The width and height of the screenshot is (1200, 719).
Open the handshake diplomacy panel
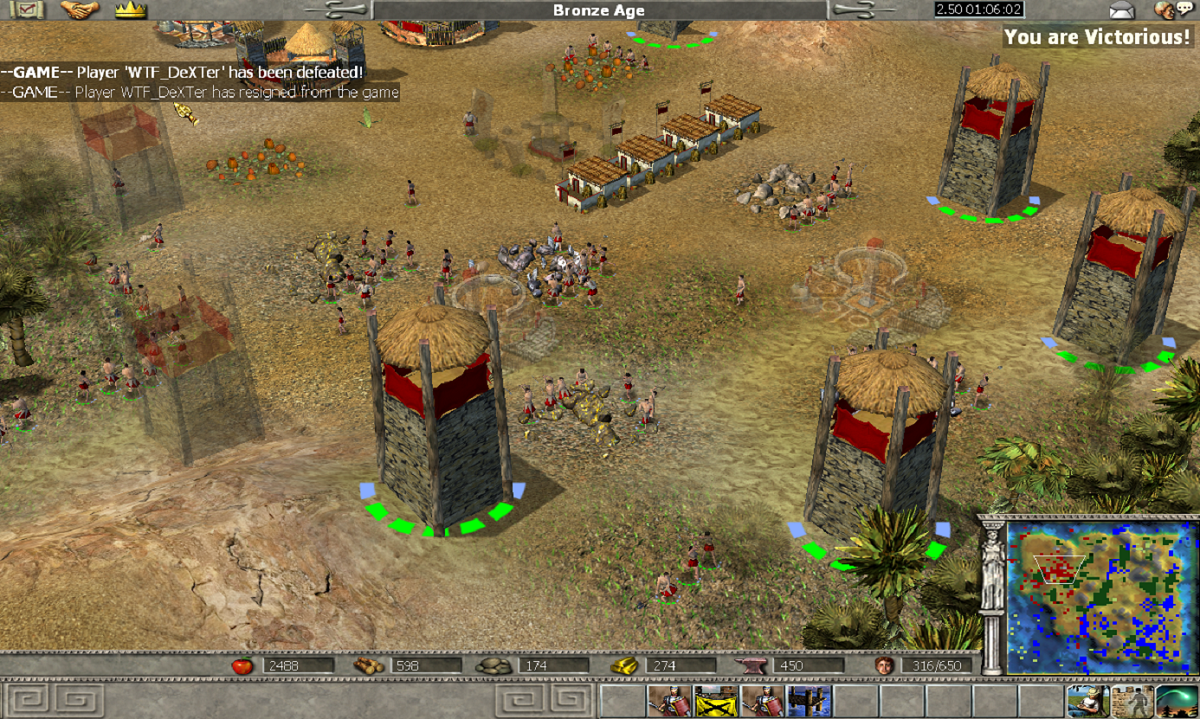[78, 10]
